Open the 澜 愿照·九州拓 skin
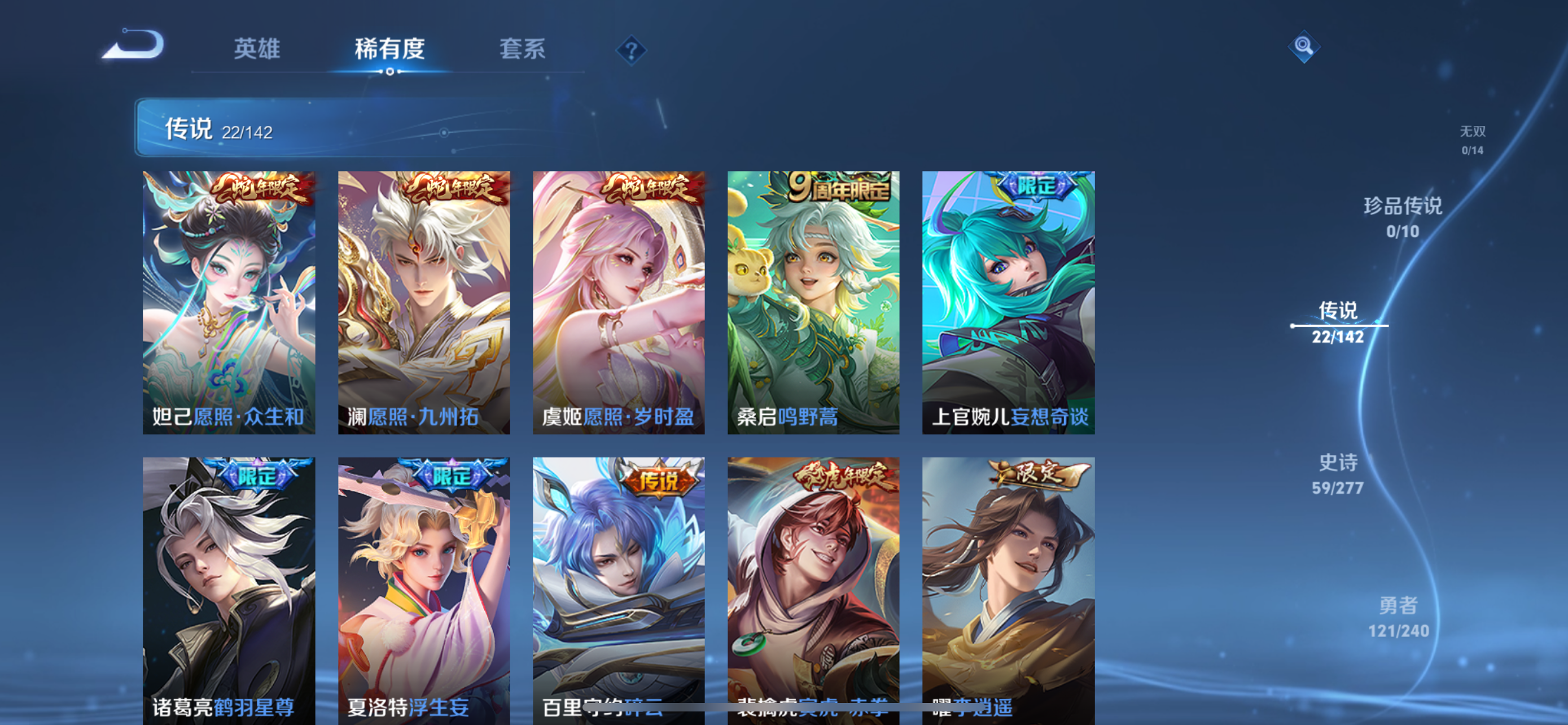 coord(424,304)
